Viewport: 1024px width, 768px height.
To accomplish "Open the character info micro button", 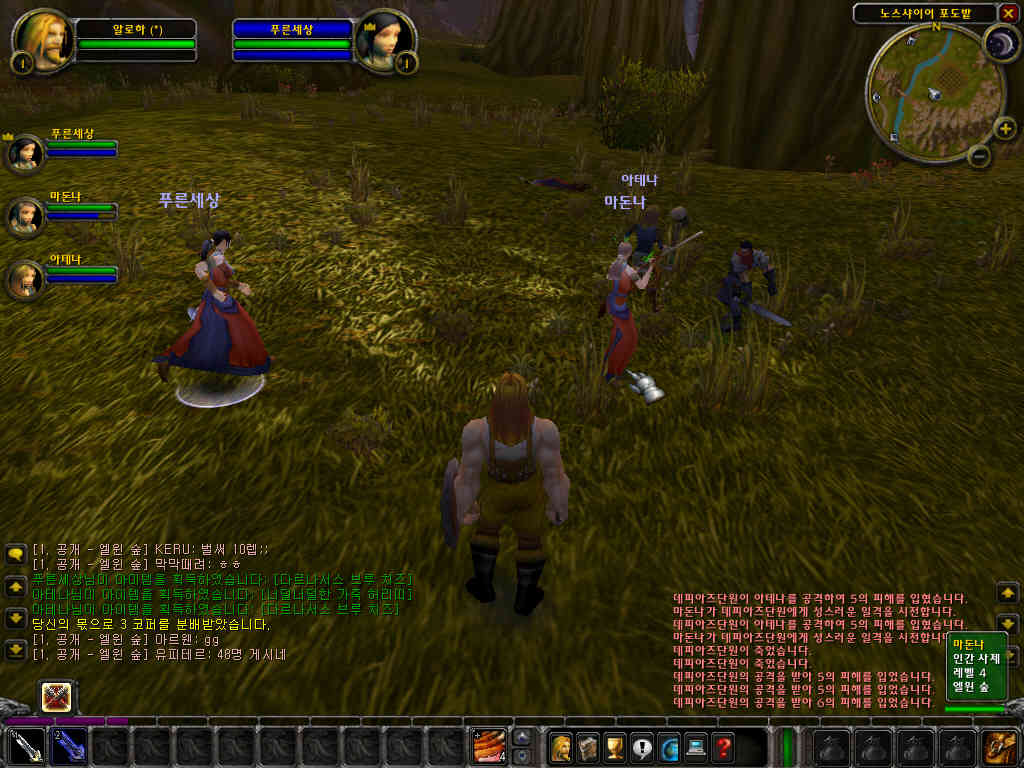I will 561,746.
